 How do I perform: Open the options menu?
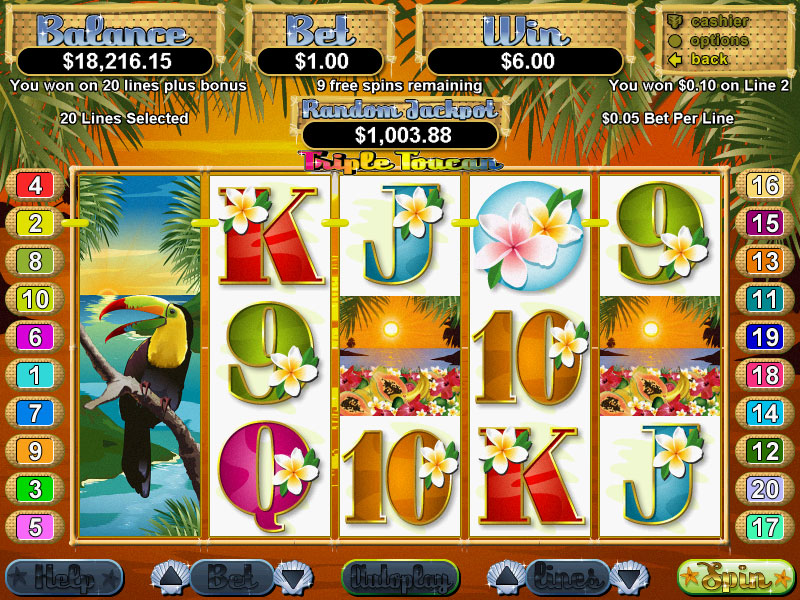(x=720, y=40)
